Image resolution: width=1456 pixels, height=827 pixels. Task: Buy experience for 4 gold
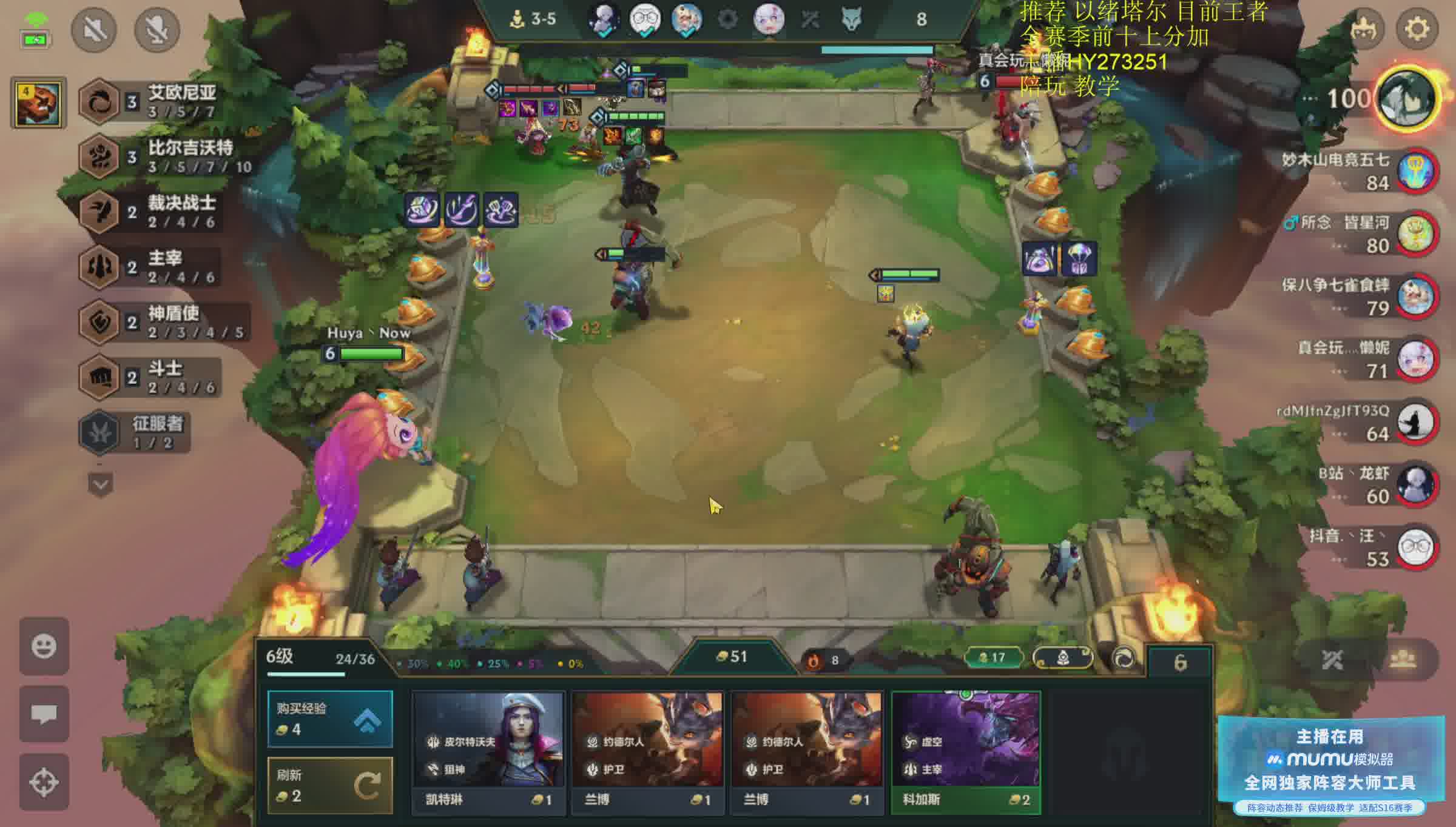330,718
